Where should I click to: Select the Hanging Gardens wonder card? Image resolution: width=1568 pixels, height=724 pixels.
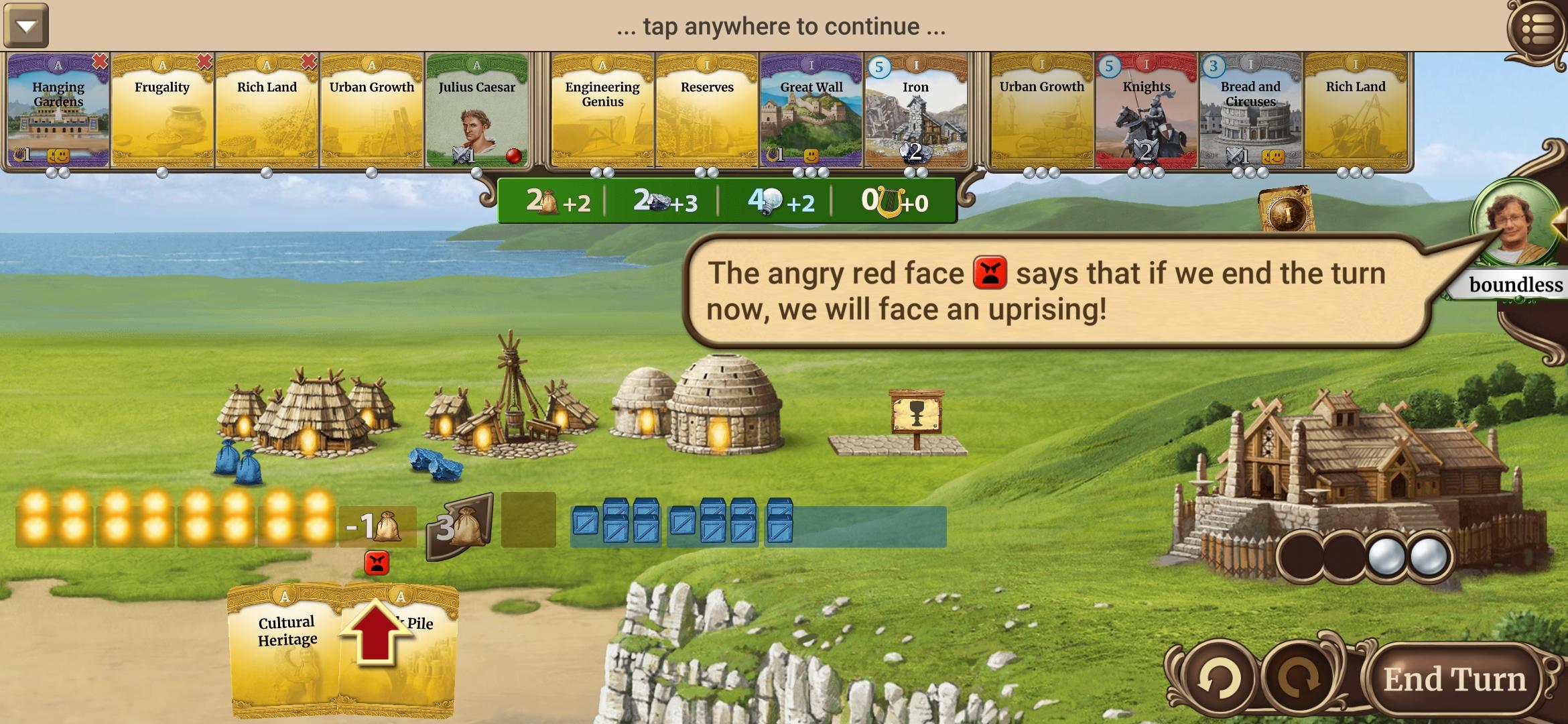click(58, 114)
